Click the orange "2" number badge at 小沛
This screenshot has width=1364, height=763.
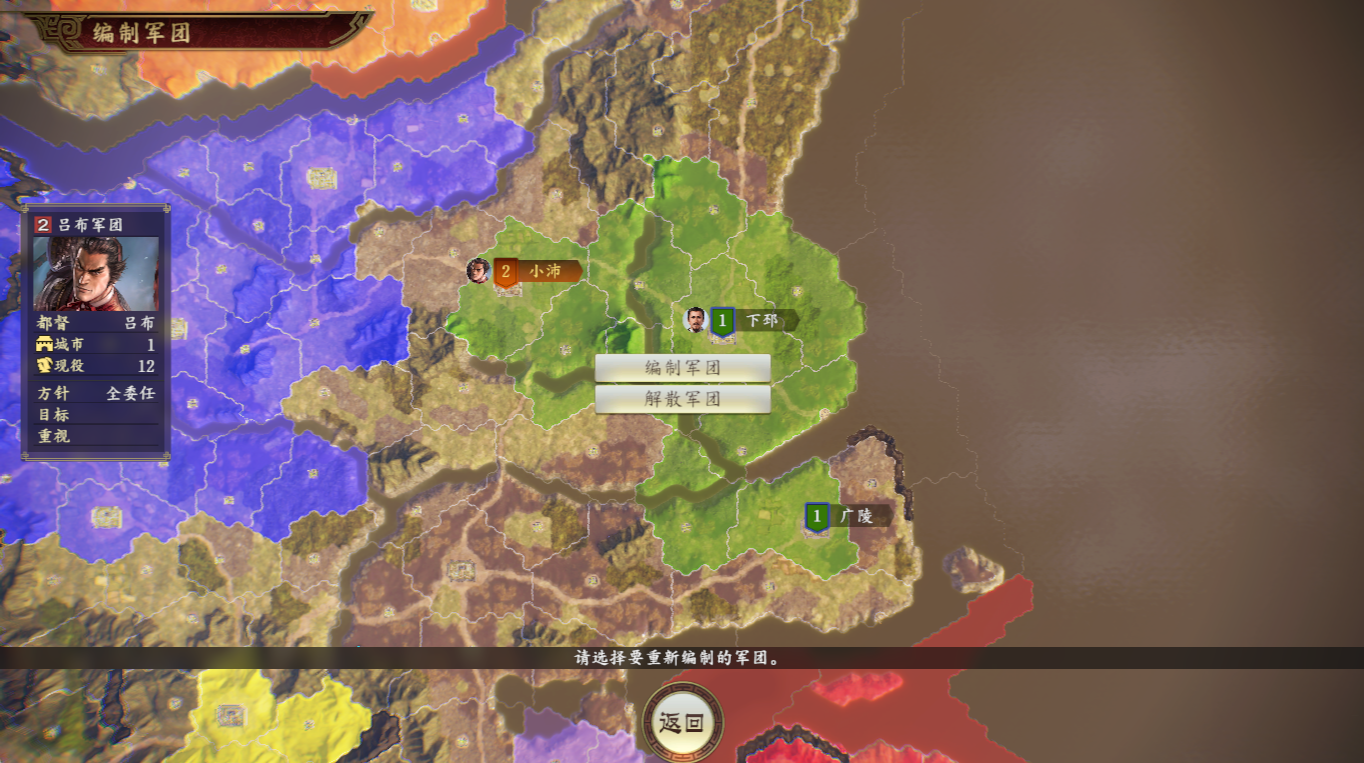[x=505, y=270]
